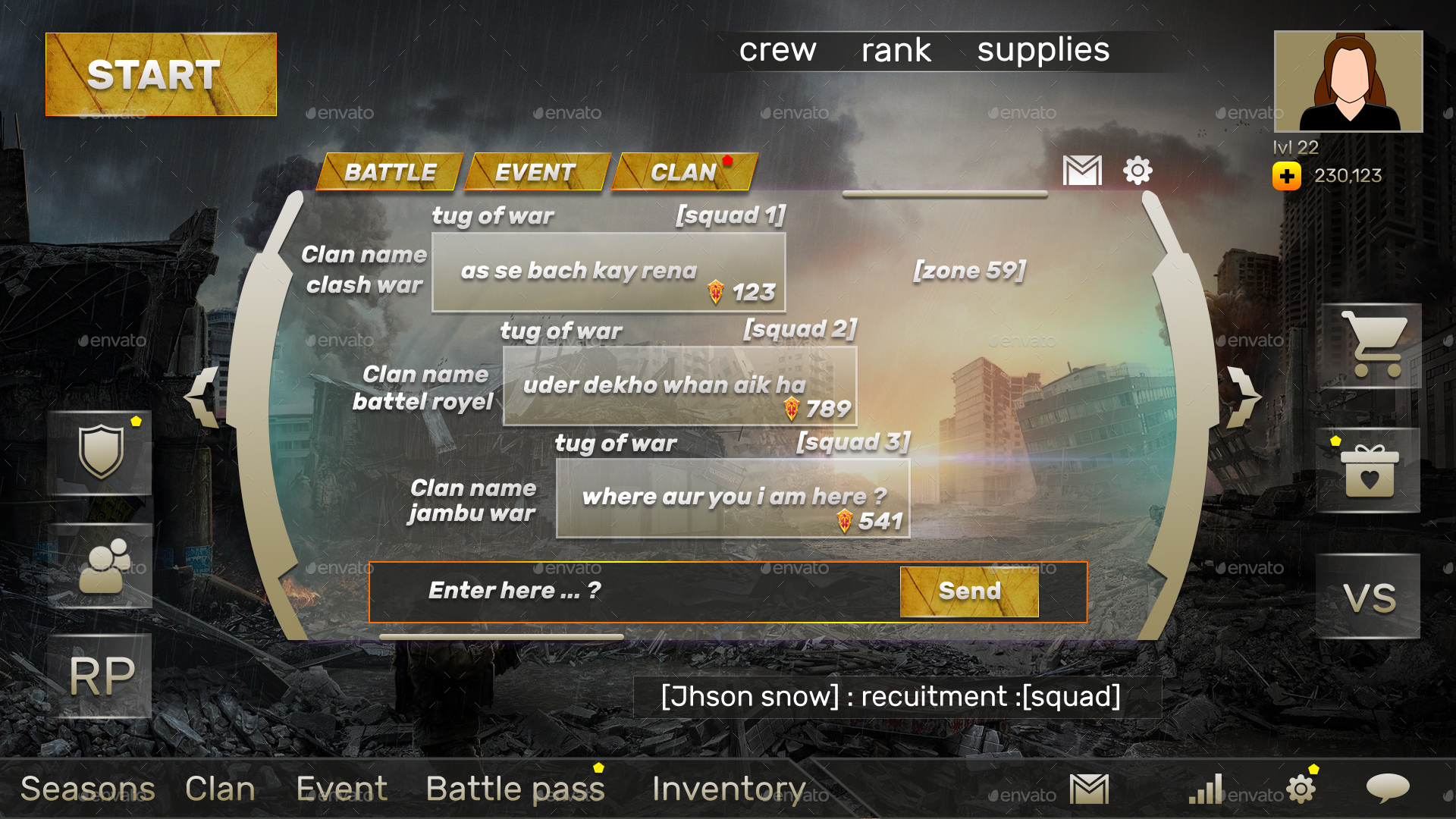Click the lvl 22 player avatar portrait
Viewport: 1456px width, 819px height.
1347,81
